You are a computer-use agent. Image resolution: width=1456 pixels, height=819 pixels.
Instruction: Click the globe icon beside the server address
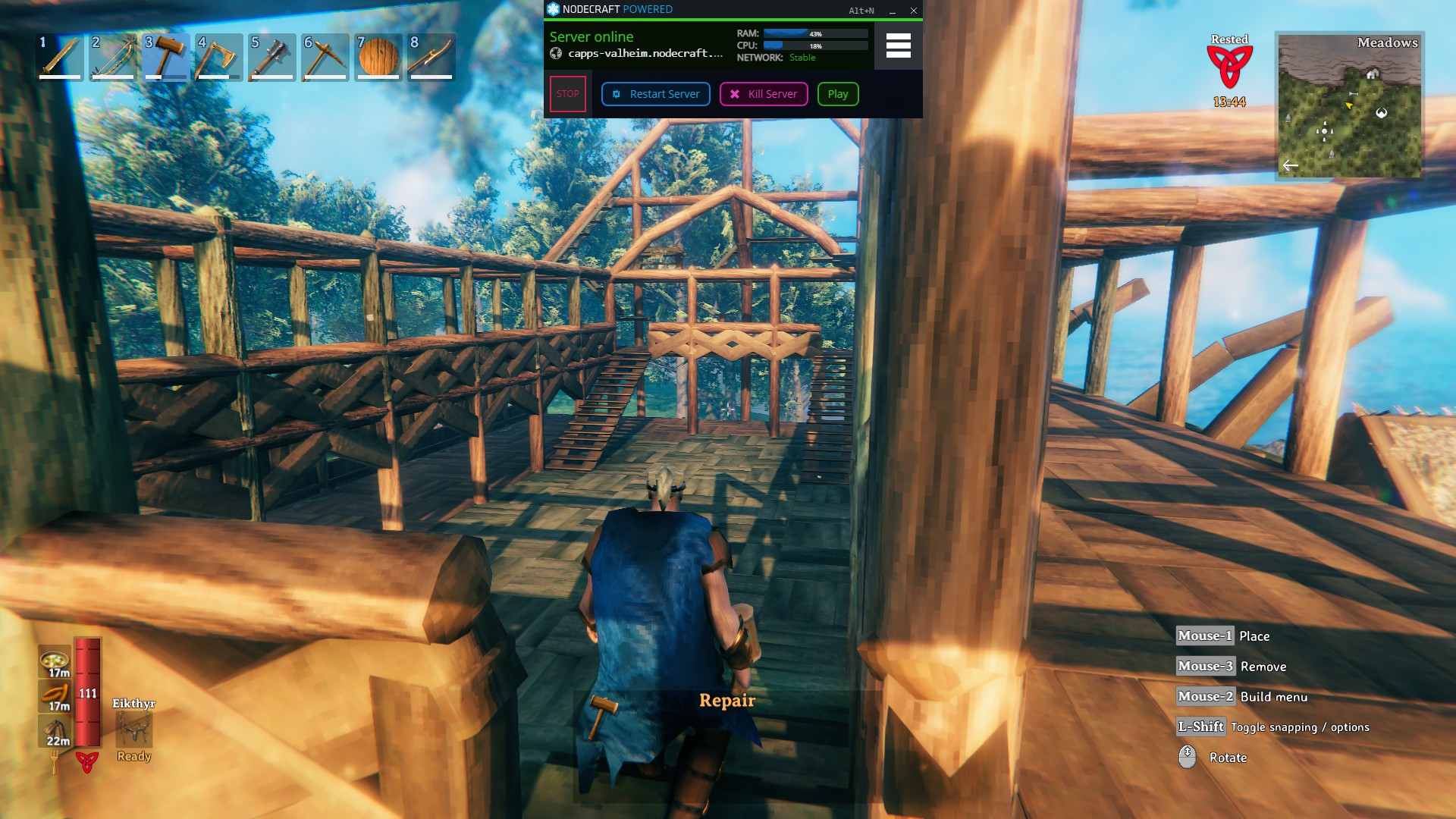555,55
